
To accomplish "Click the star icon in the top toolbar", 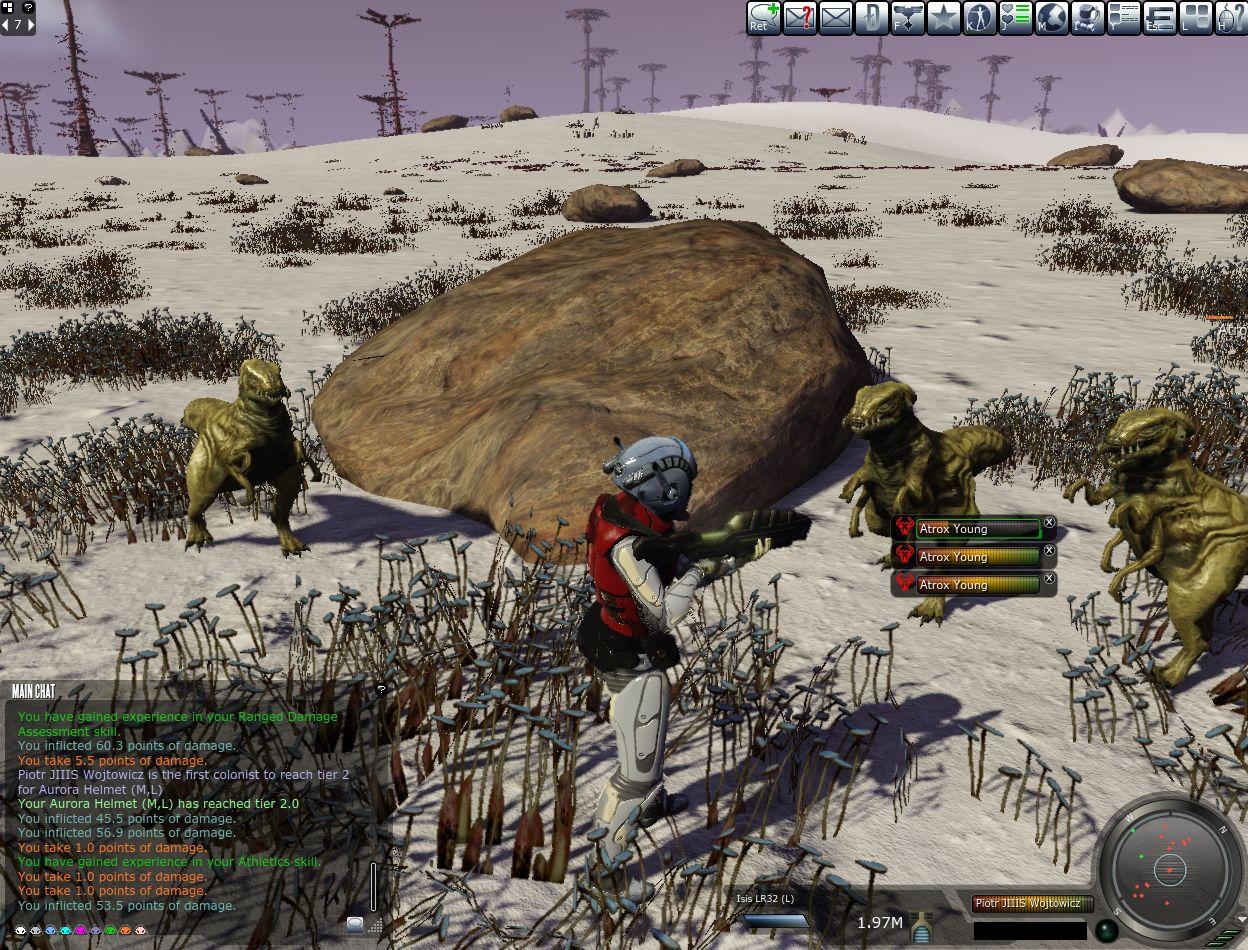I will click(x=943, y=17).
